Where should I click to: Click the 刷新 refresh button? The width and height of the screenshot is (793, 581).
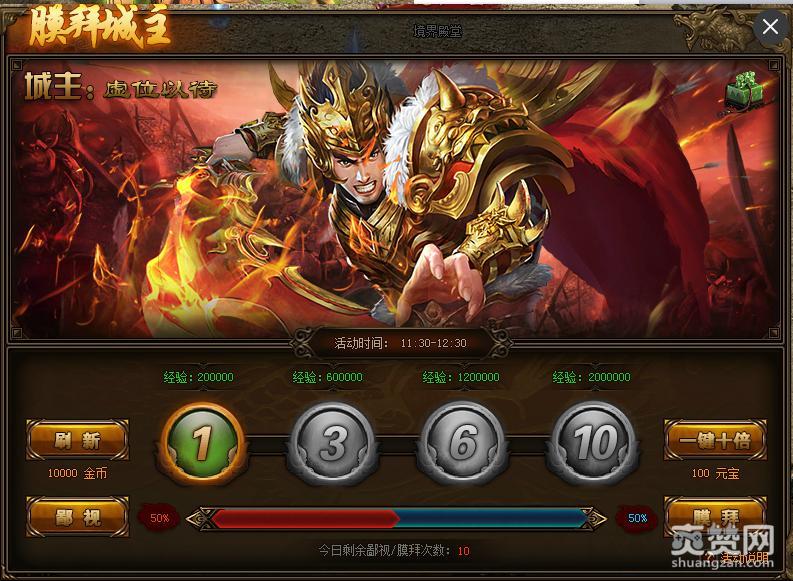(x=77, y=439)
